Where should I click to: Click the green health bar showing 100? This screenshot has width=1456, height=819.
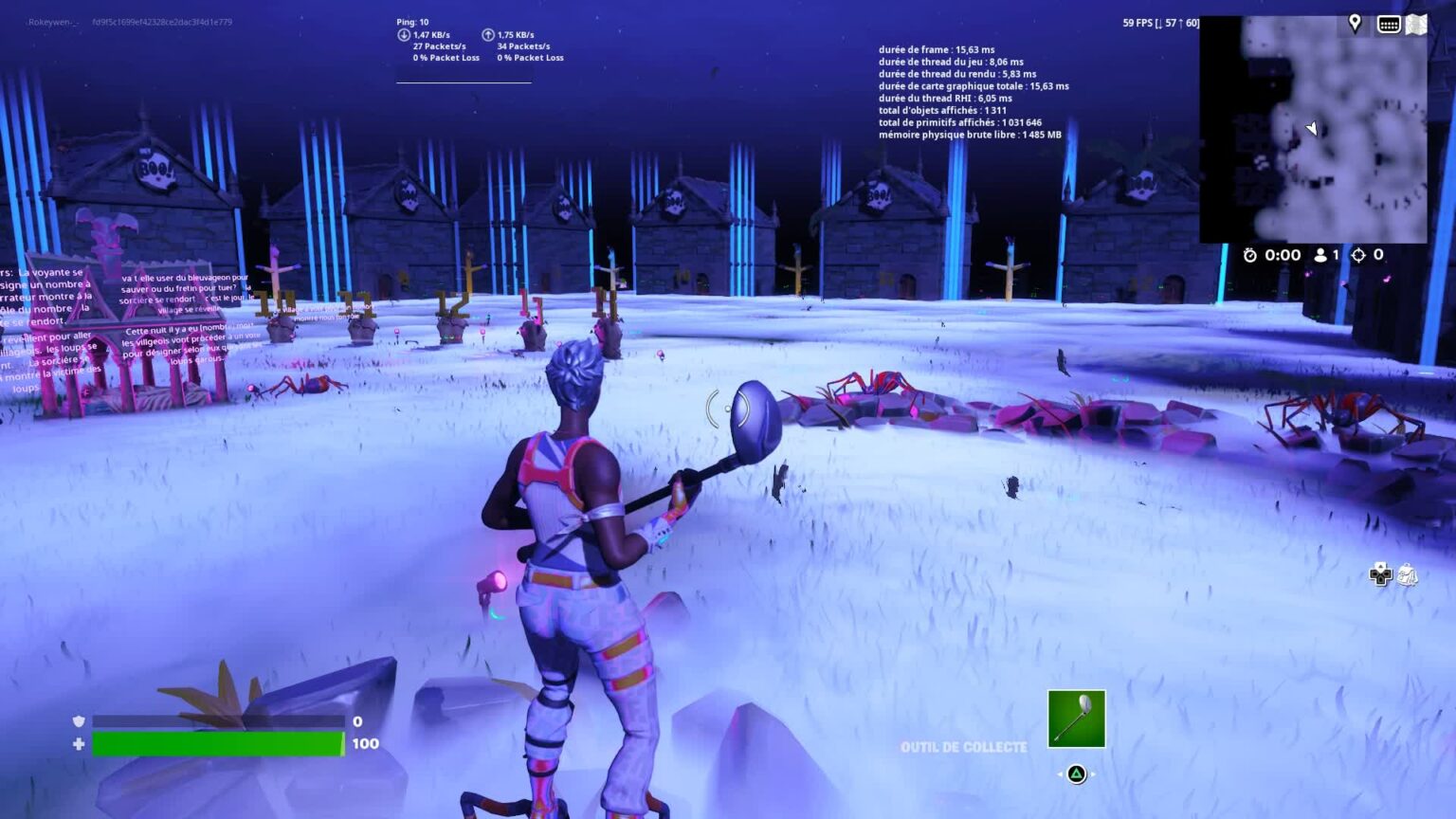pyautogui.click(x=218, y=744)
